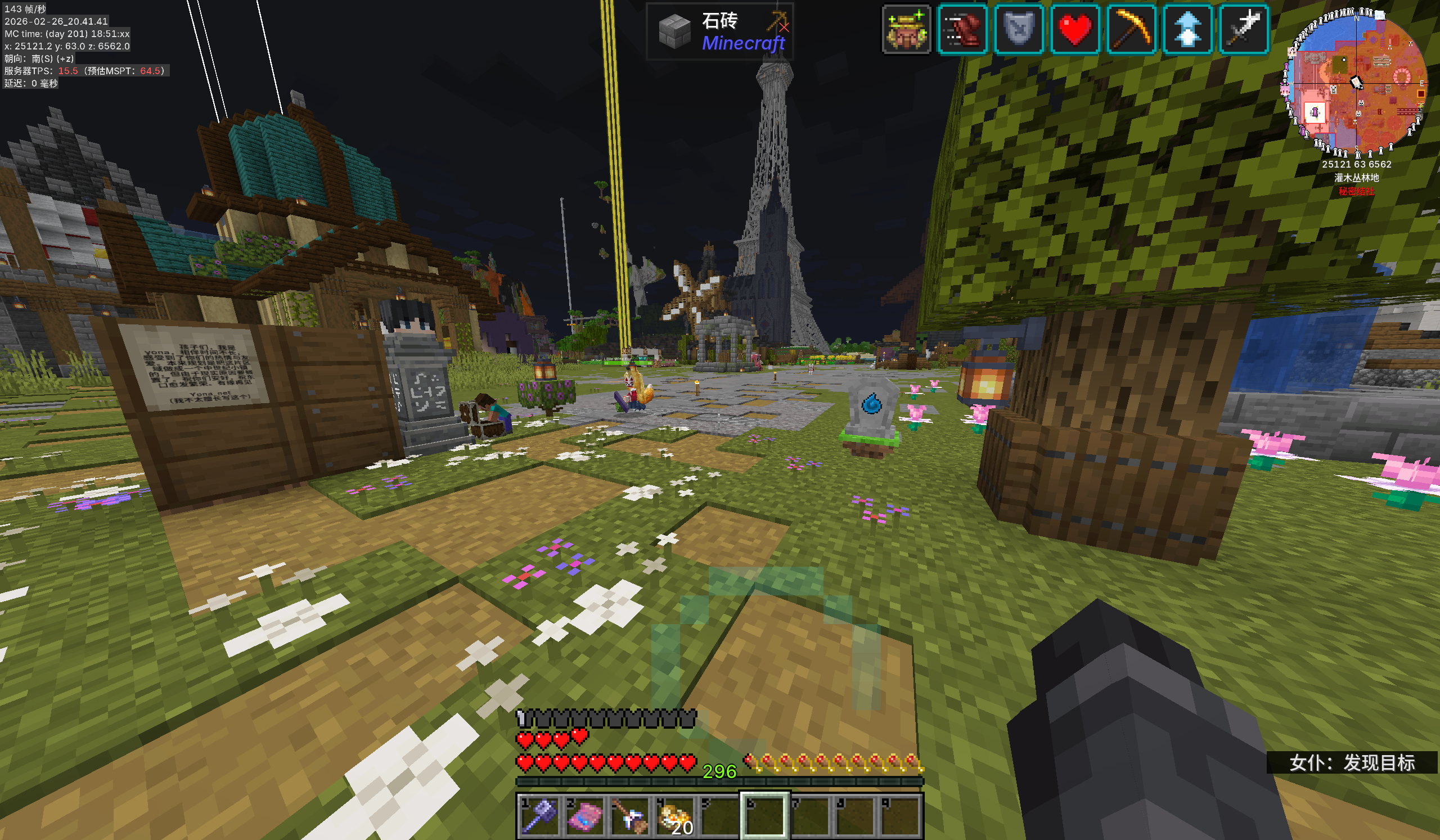Image resolution: width=1440 pixels, height=840 pixels.
Task: Click the circular minimap
Action: (1357, 83)
